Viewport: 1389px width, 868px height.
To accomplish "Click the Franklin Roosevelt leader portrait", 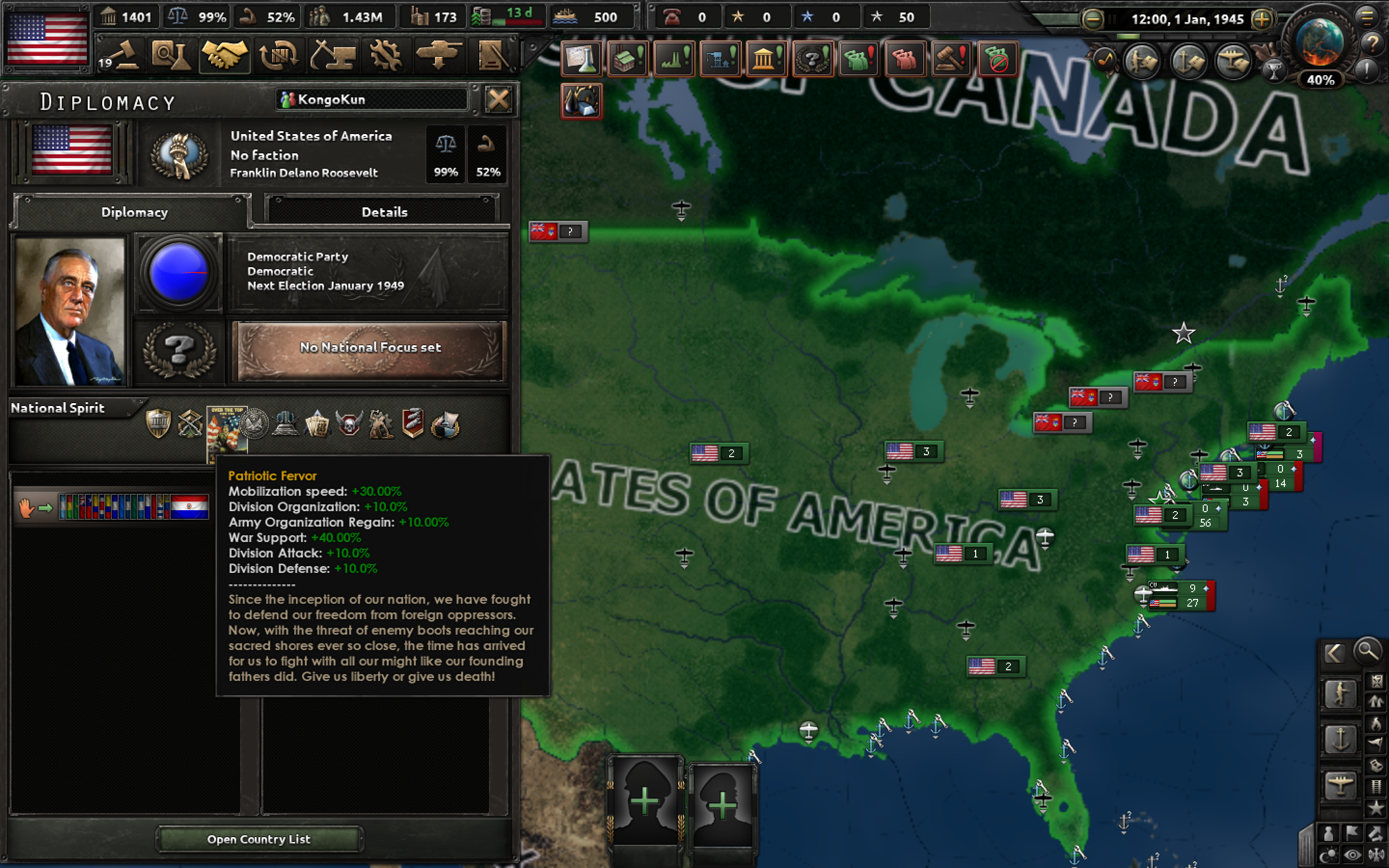I will [x=70, y=311].
